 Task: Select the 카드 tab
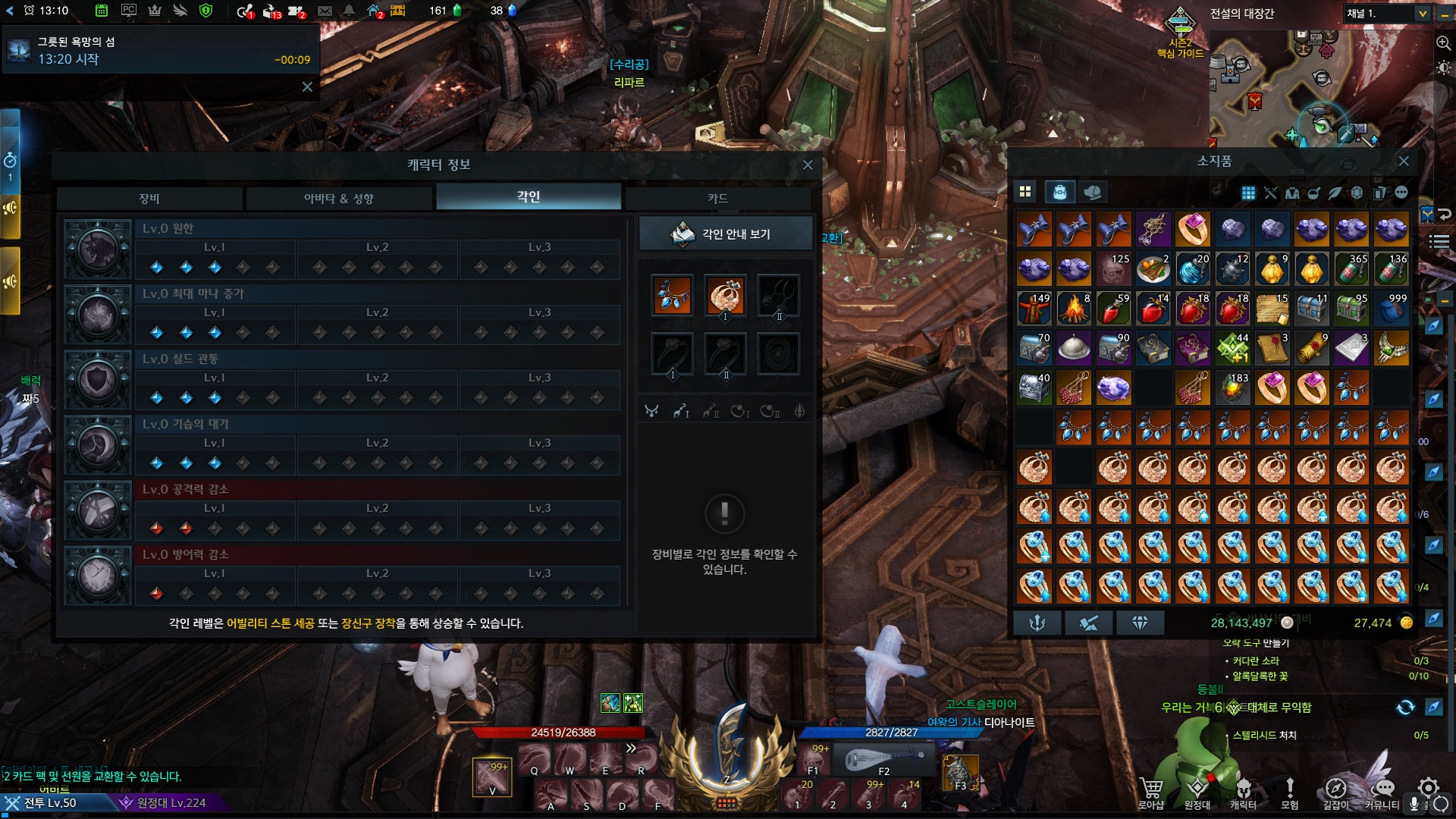point(717,198)
